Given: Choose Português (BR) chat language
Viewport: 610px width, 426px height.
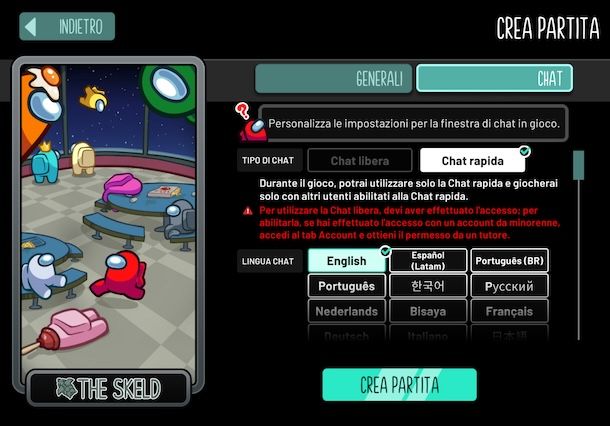Looking at the screenshot, I should pos(509,261).
